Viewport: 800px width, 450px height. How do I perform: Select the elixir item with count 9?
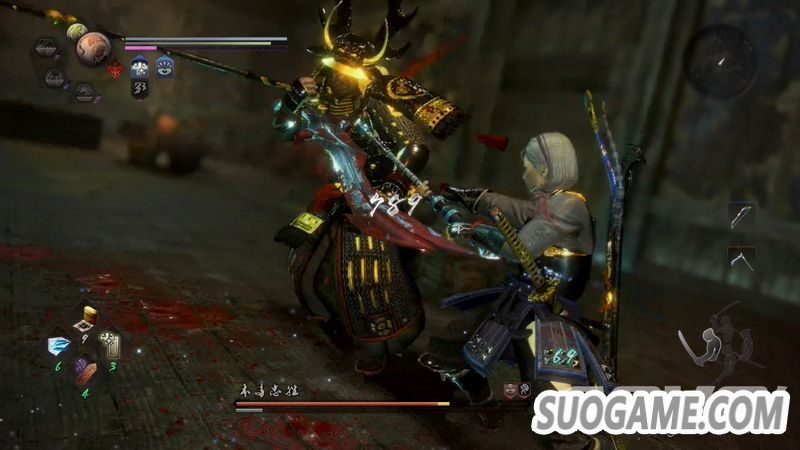coord(86,318)
